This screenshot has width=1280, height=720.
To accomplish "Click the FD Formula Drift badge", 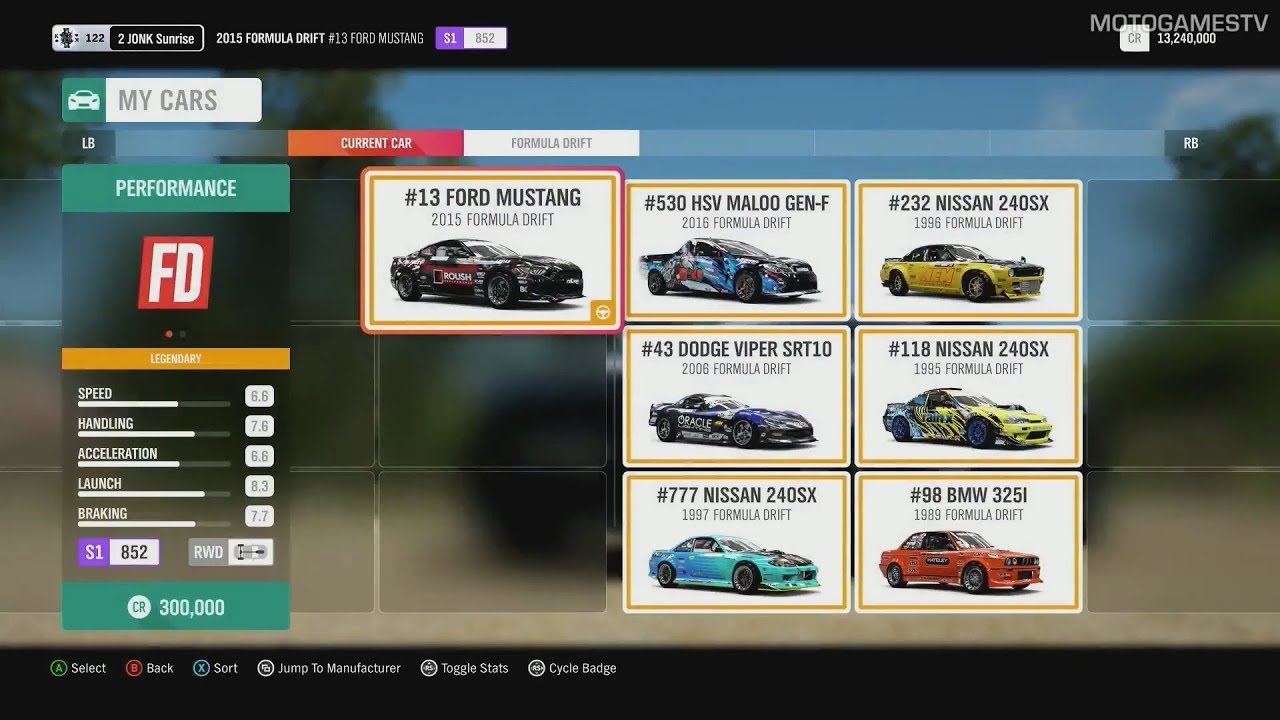I will (x=176, y=272).
